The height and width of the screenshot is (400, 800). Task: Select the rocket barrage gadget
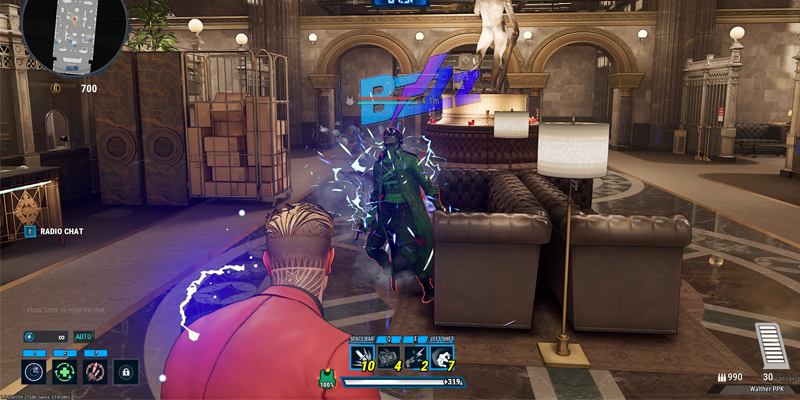(95, 372)
